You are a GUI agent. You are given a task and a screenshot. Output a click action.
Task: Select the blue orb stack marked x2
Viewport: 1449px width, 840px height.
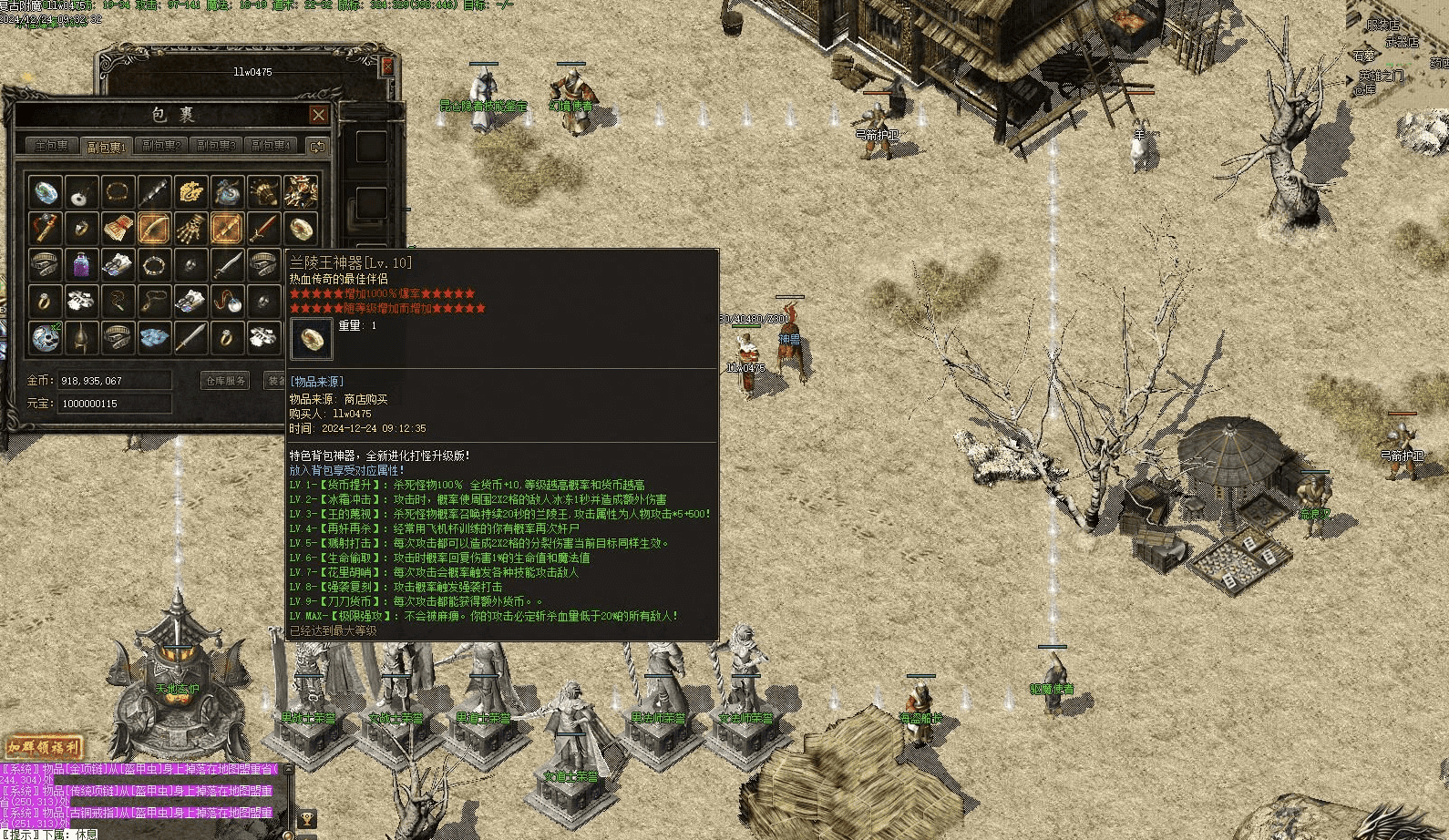pyautogui.click(x=45, y=338)
